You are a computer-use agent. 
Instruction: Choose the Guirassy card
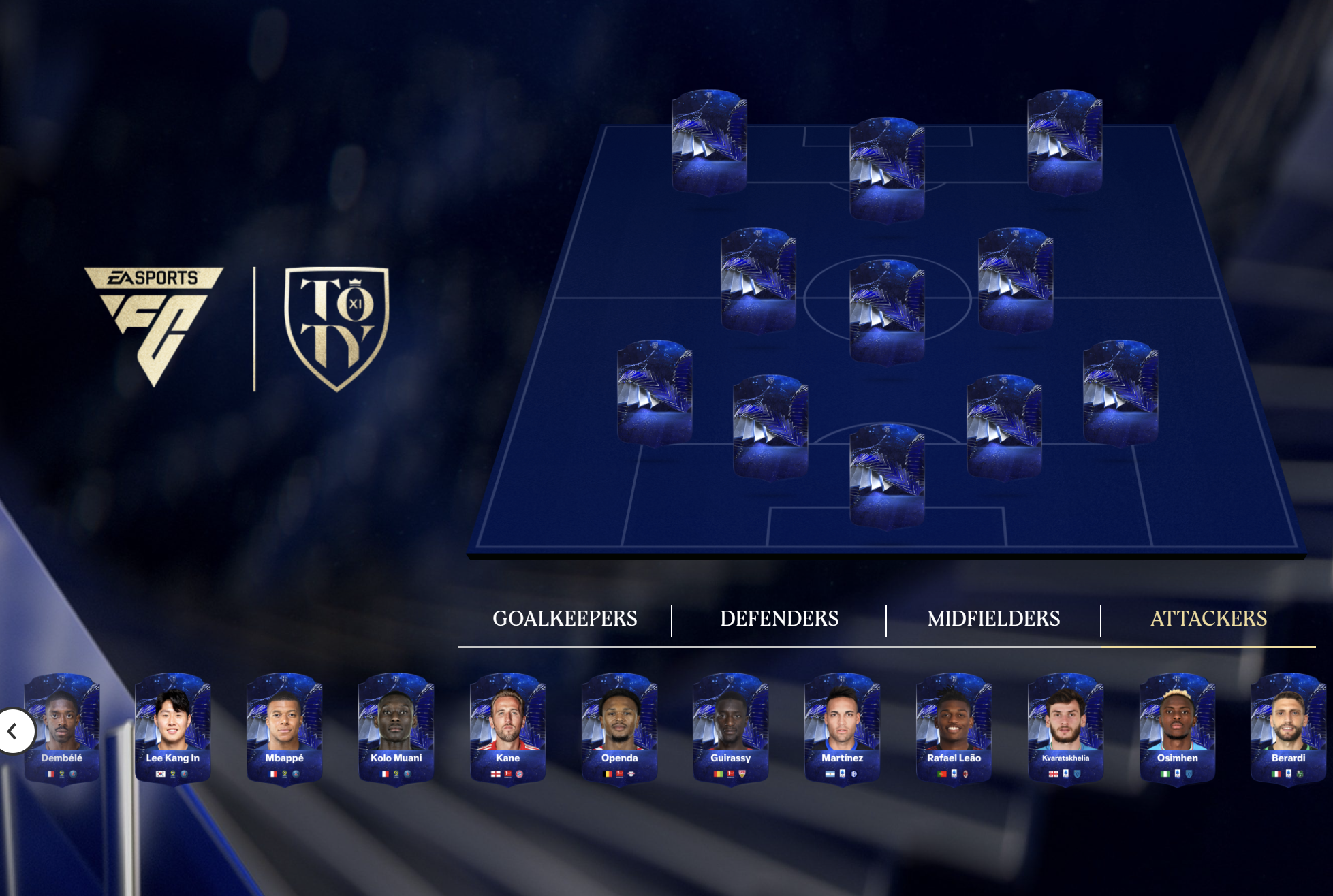point(731,729)
